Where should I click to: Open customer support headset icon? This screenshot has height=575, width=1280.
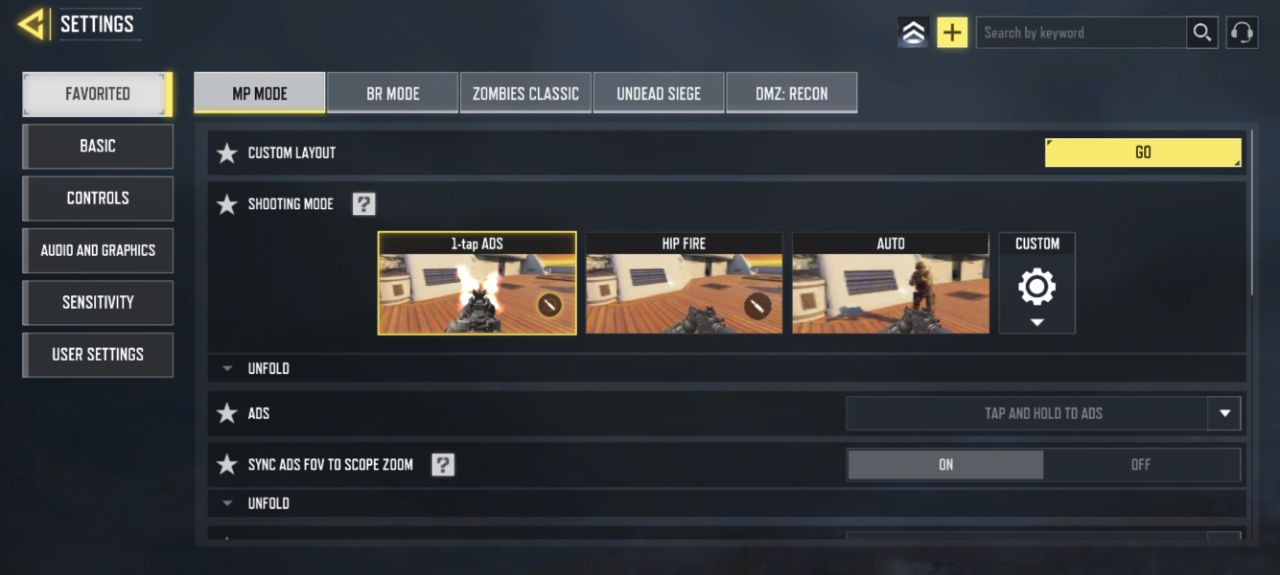1242,33
